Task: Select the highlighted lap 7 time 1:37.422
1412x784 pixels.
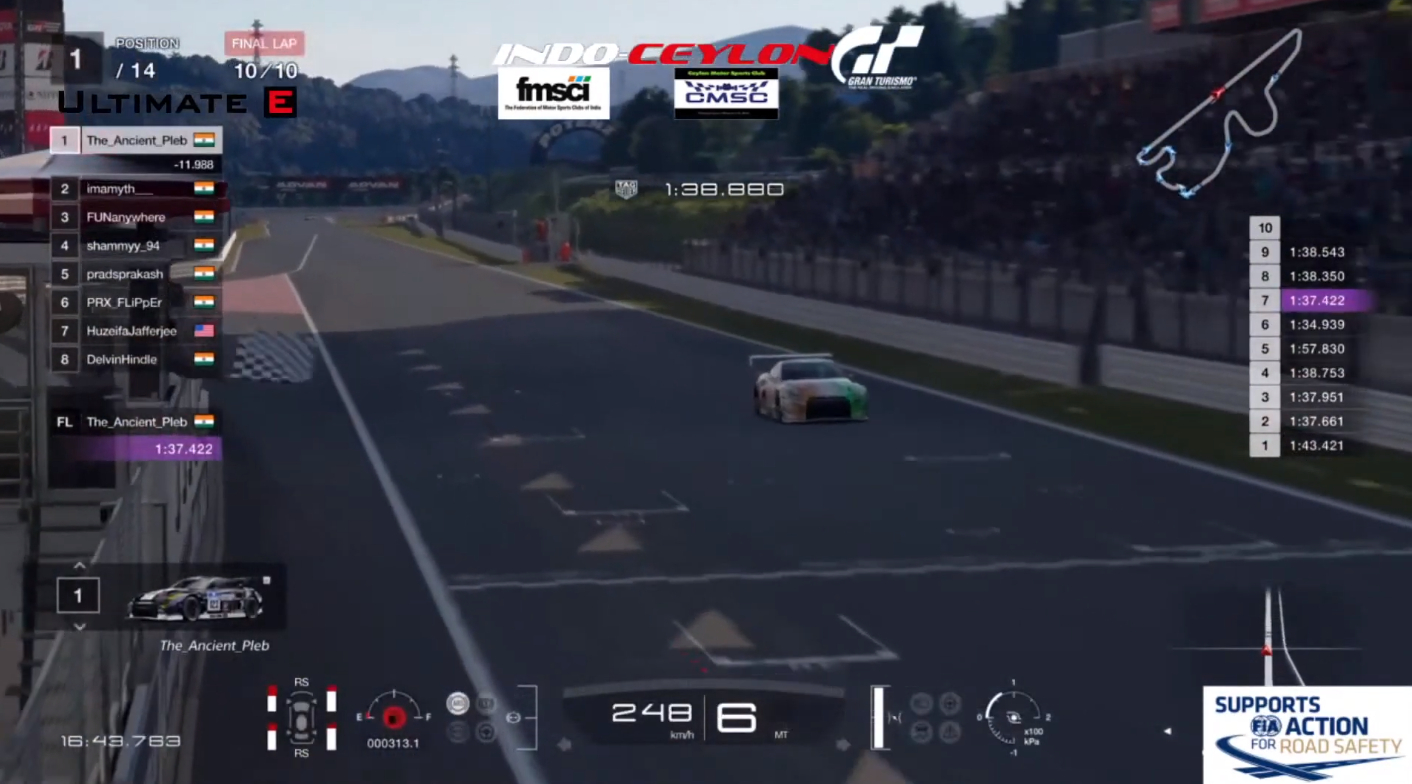Action: tap(1315, 300)
